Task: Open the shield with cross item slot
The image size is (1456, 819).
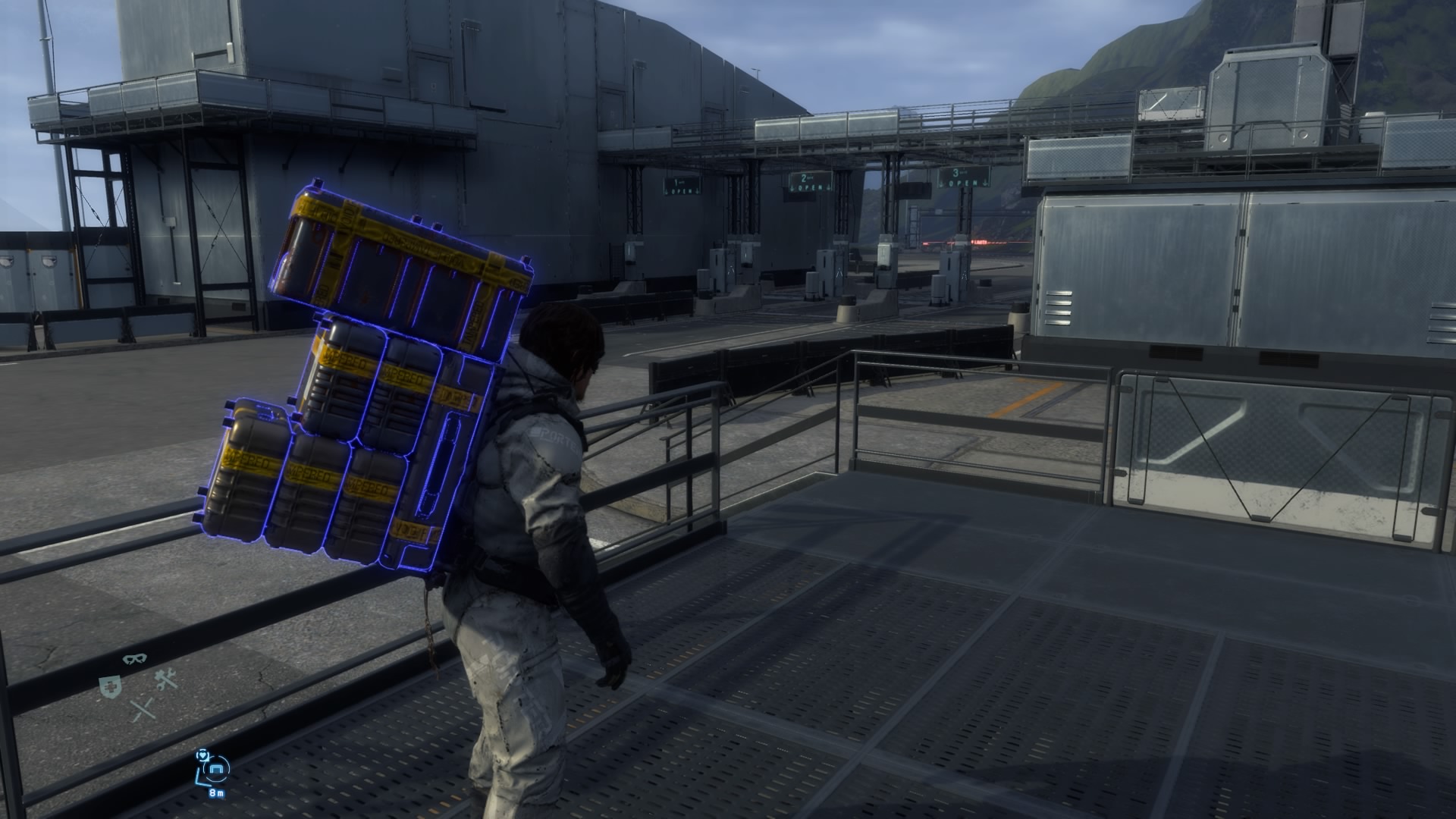Action: pos(110,688)
